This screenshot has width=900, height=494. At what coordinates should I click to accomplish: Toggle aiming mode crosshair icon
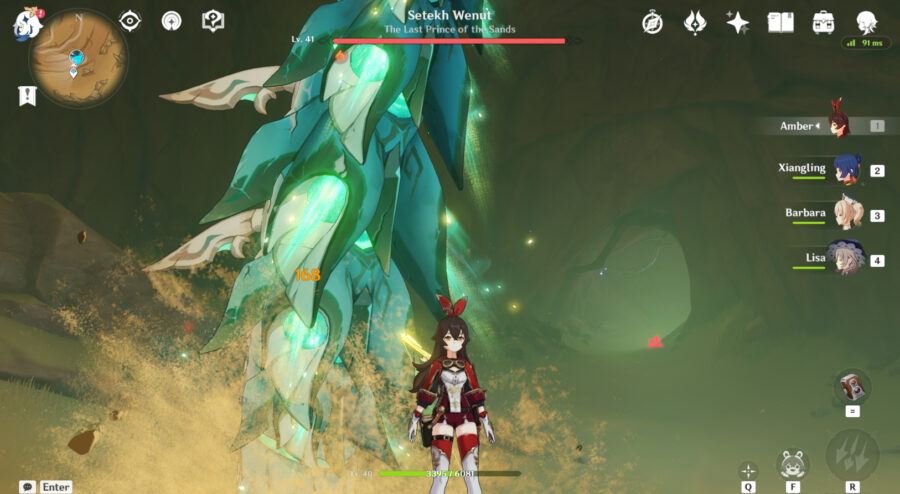[x=748, y=470]
